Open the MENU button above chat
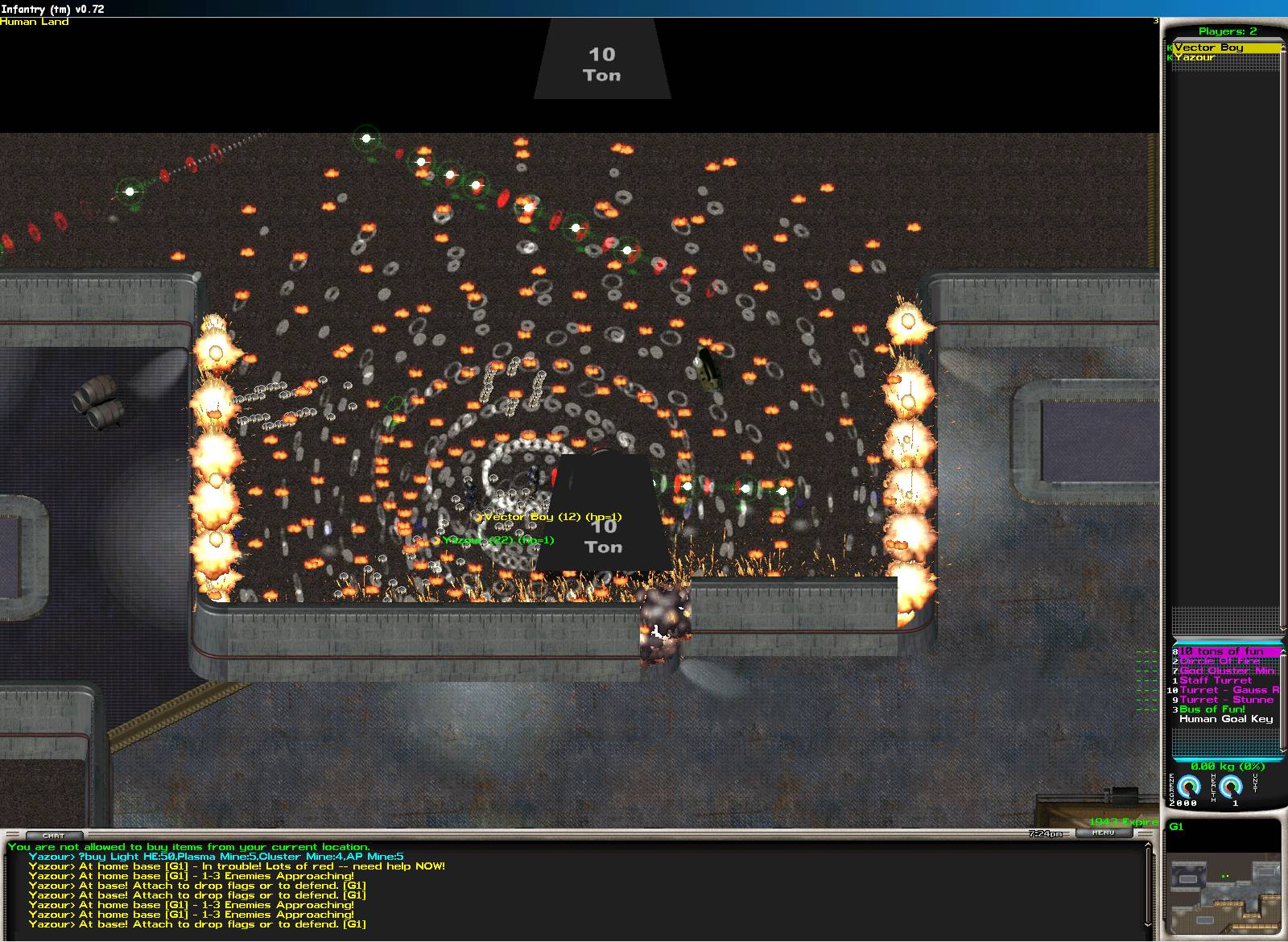Viewport: 1288px width, 942px height. 1103,833
